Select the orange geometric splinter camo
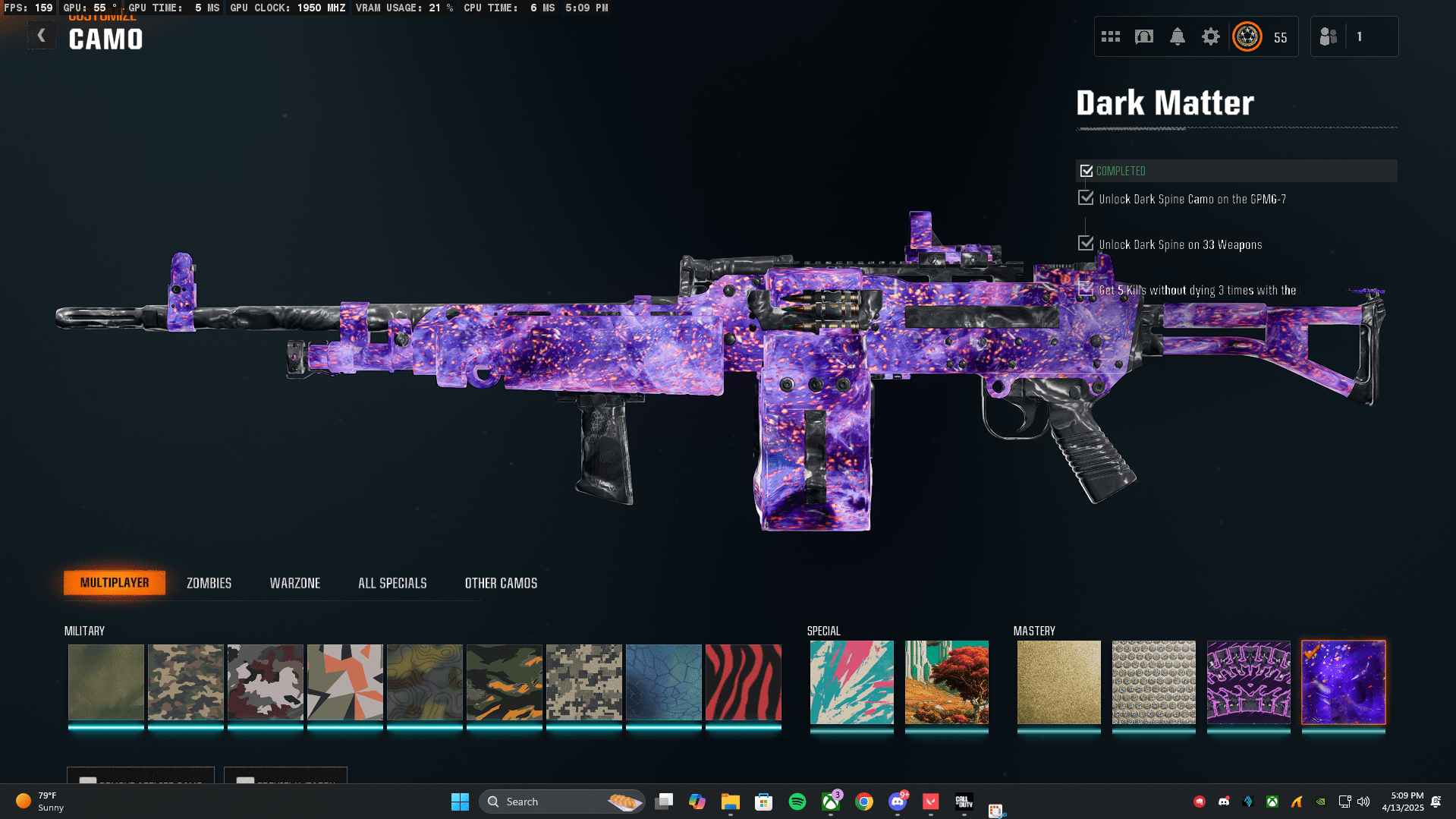The image size is (1456, 819). 344,682
